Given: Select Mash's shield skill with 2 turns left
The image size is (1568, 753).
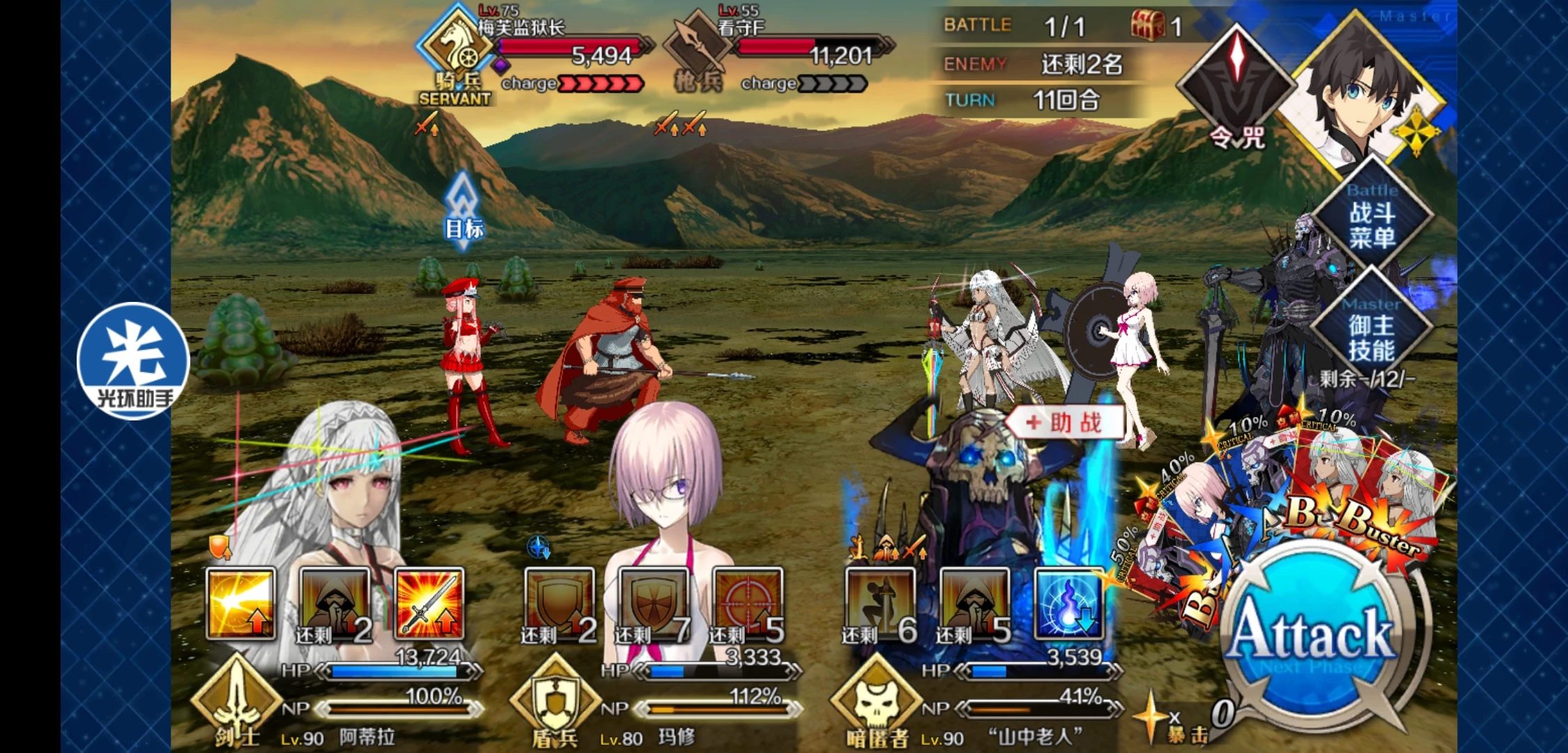Looking at the screenshot, I should 559,603.
